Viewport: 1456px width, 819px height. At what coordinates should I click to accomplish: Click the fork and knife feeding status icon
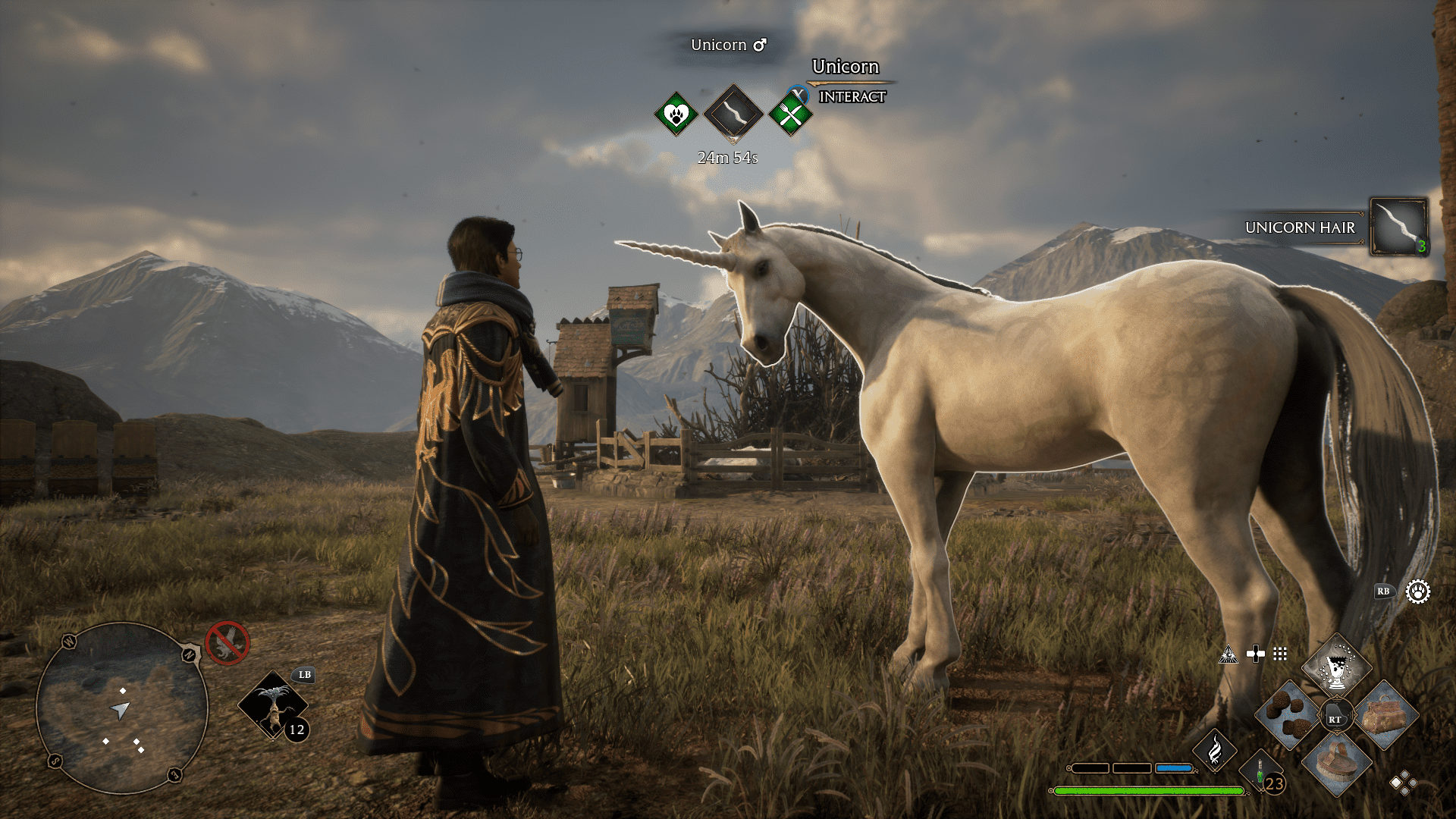(x=789, y=115)
